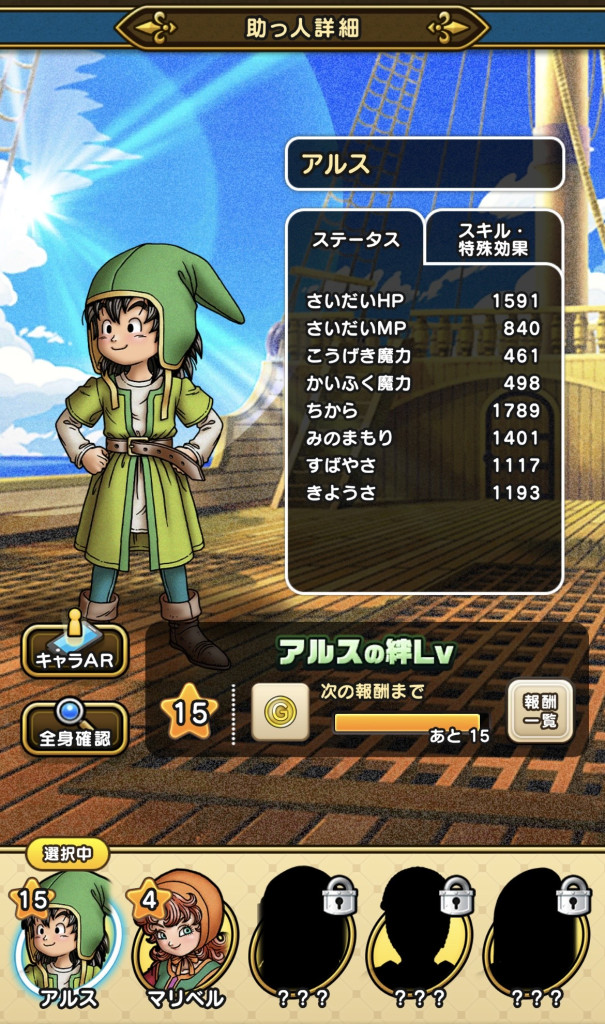Select アルス character portrait
Viewport: 605px width, 1024px height.
tap(67, 934)
